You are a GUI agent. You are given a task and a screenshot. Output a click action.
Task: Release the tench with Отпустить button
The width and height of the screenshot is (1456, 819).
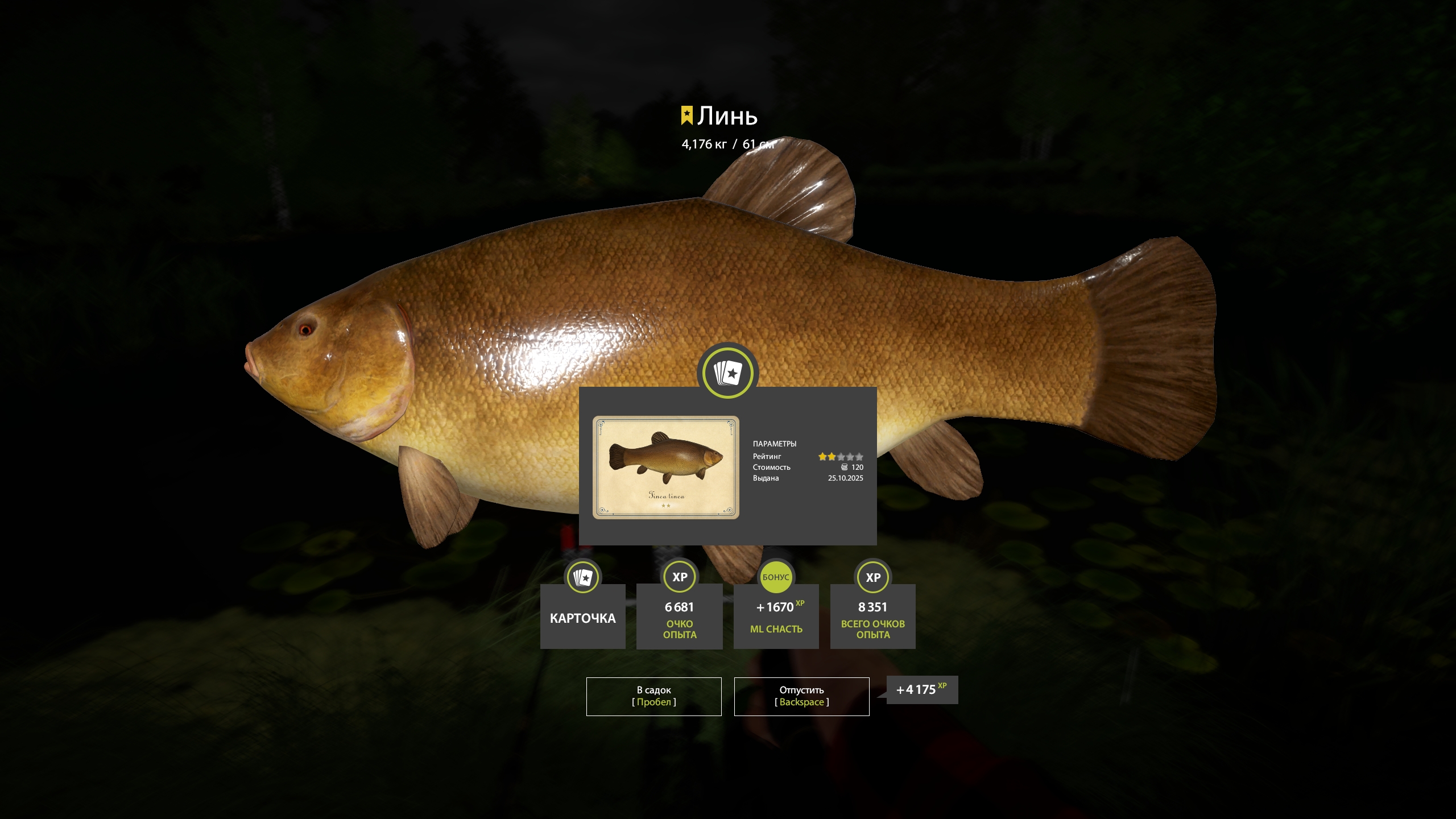(801, 696)
